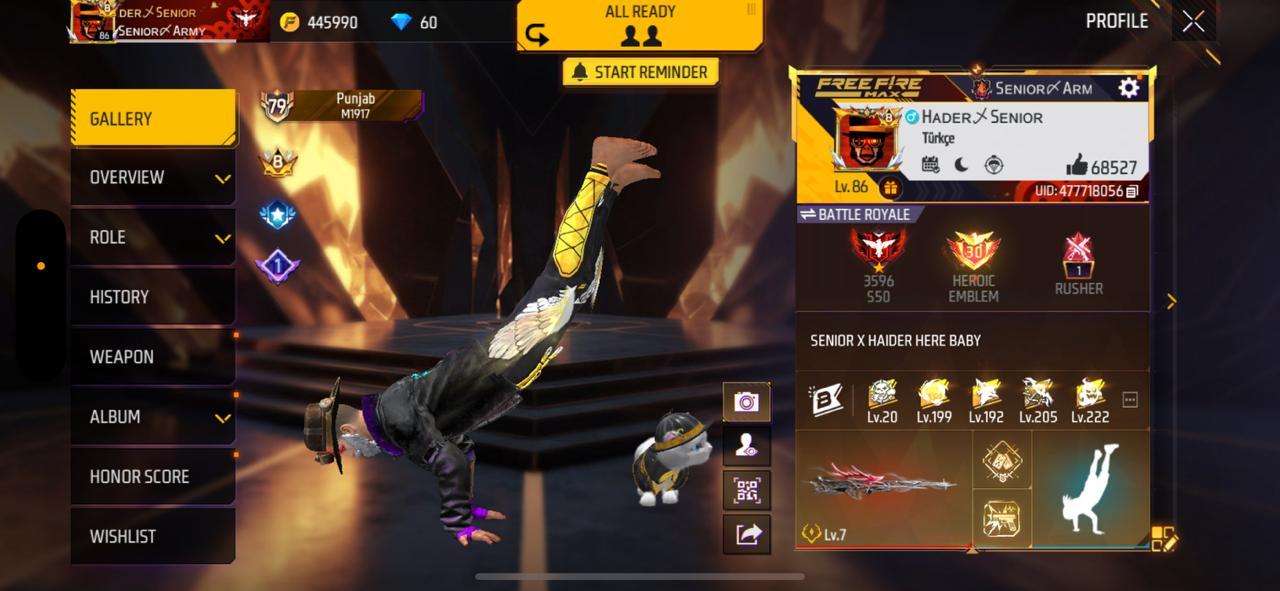Open the next profile page arrow
Screen dimensions: 1280x591
[1171, 301]
